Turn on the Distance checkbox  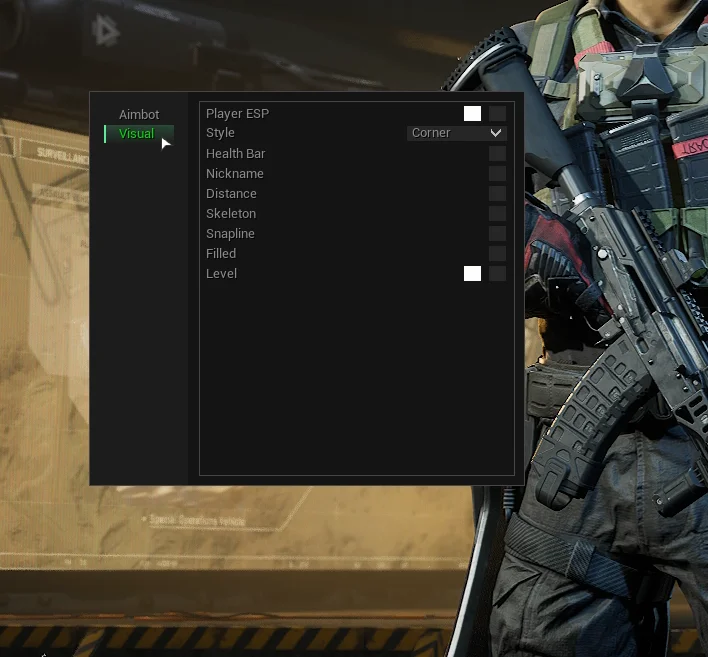(497, 194)
